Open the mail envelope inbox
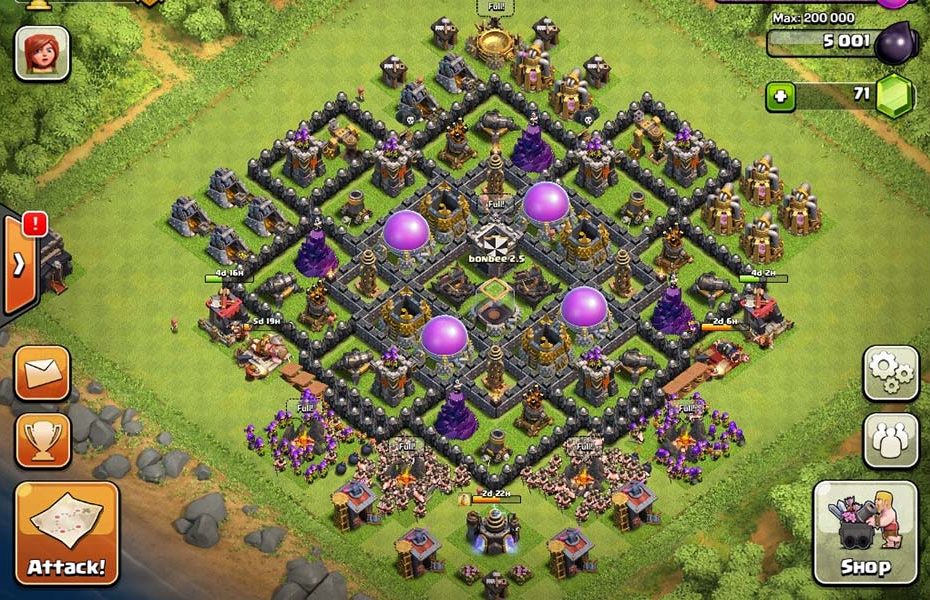Viewport: 930px width, 600px height. (x=42, y=374)
